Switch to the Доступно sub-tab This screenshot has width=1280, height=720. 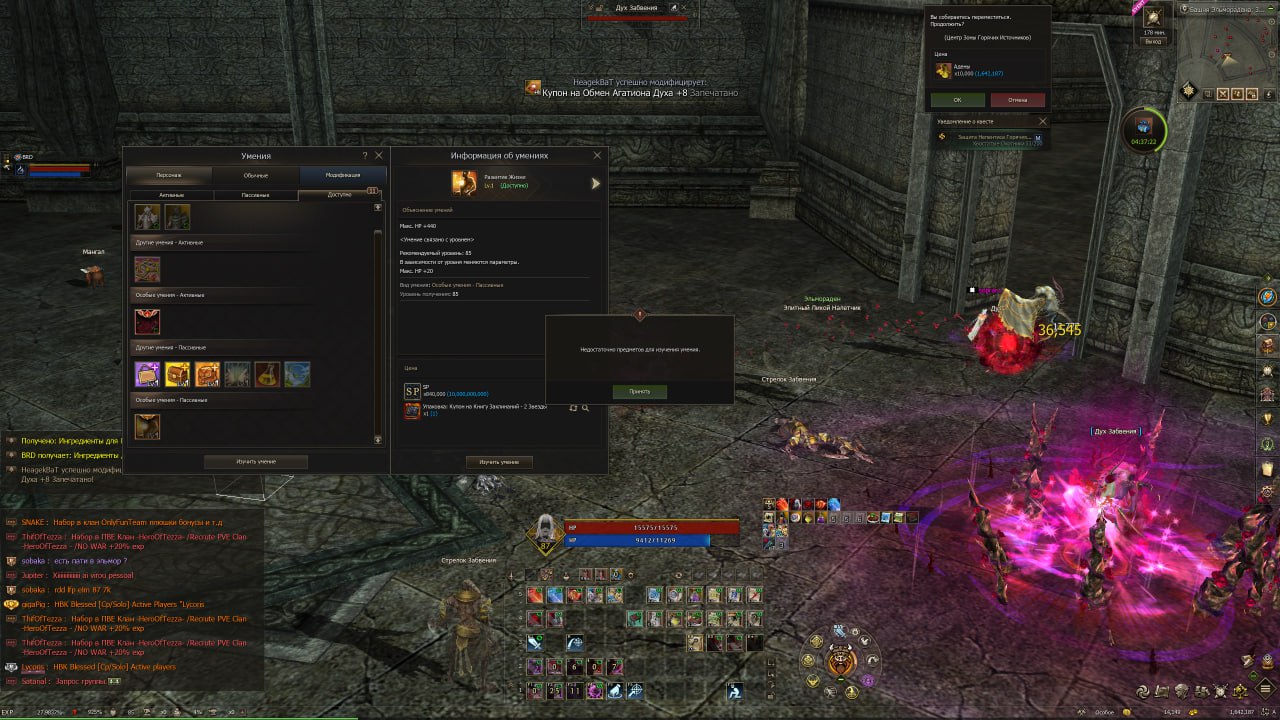point(340,195)
